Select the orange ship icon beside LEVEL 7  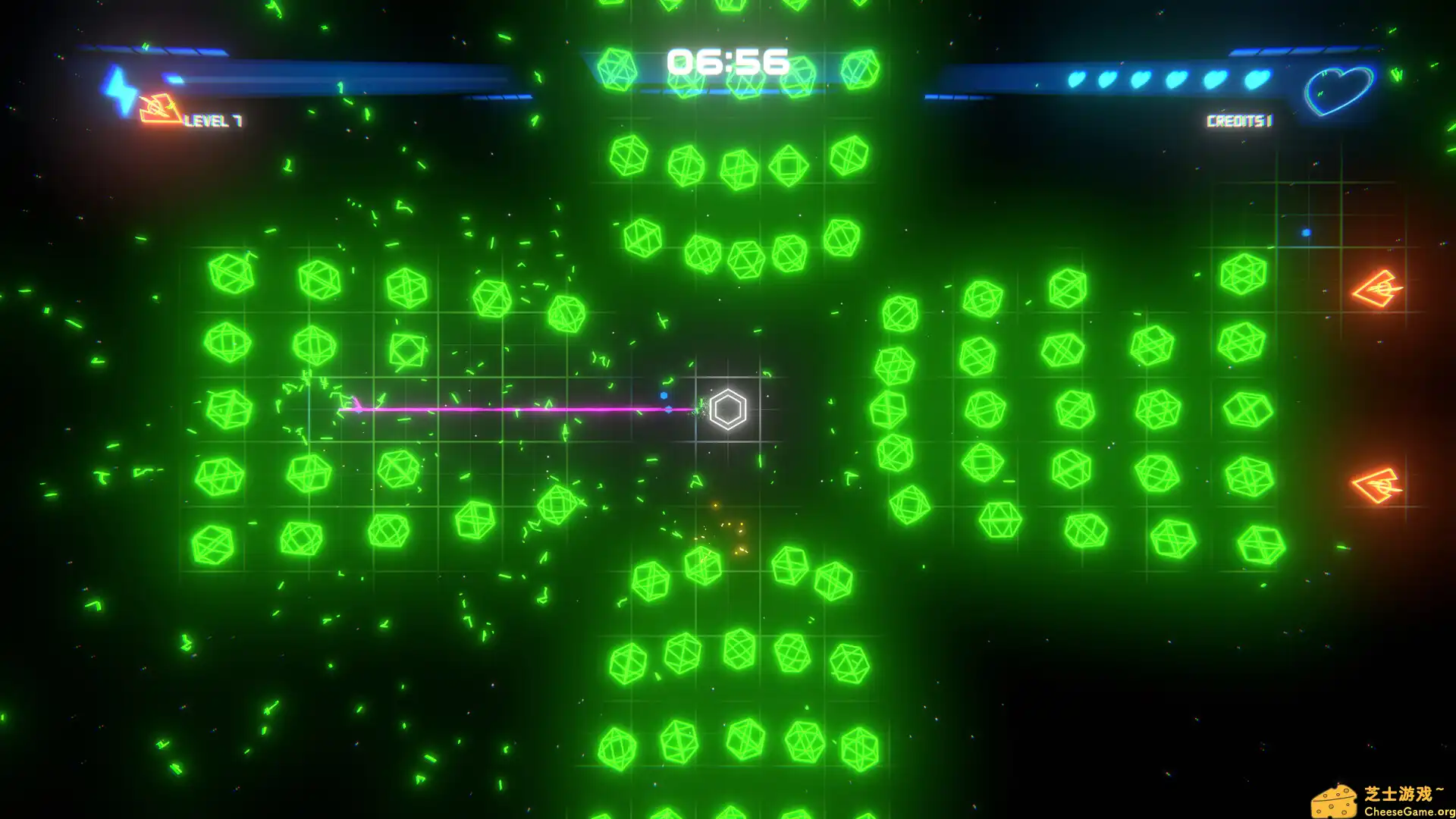coord(159,108)
